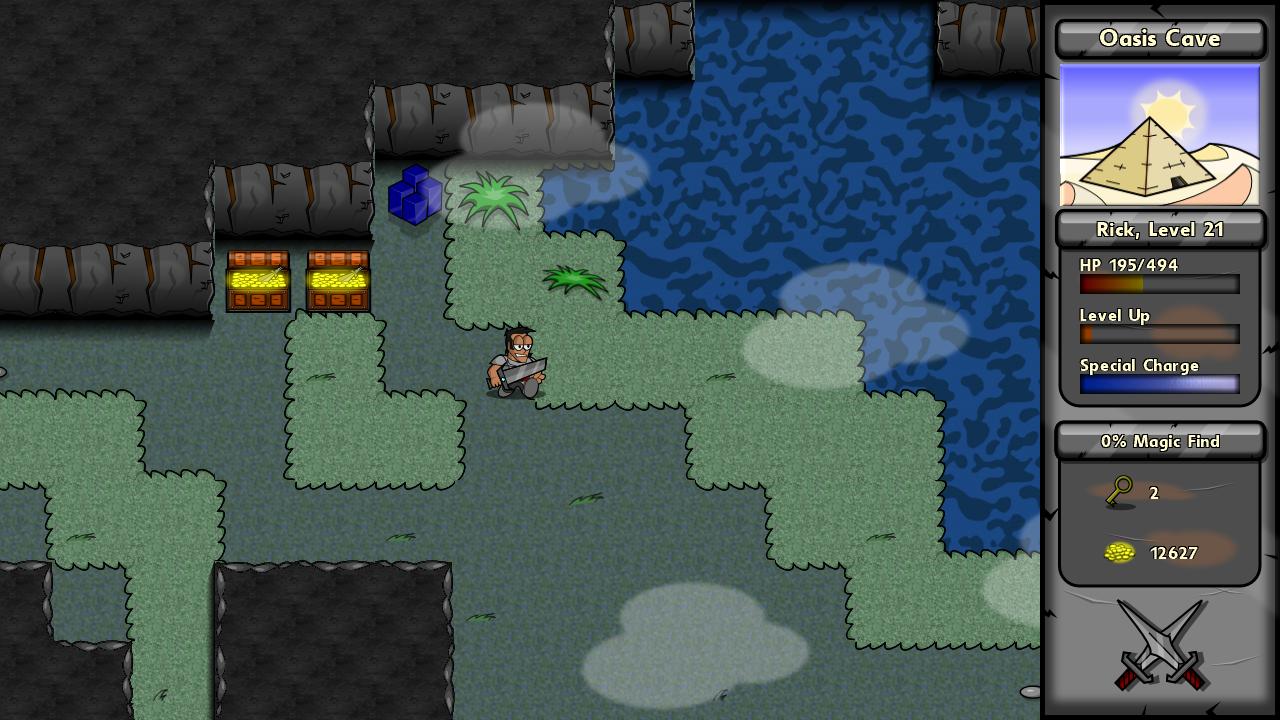Open the 0% Magic Find panel

pos(1159,441)
